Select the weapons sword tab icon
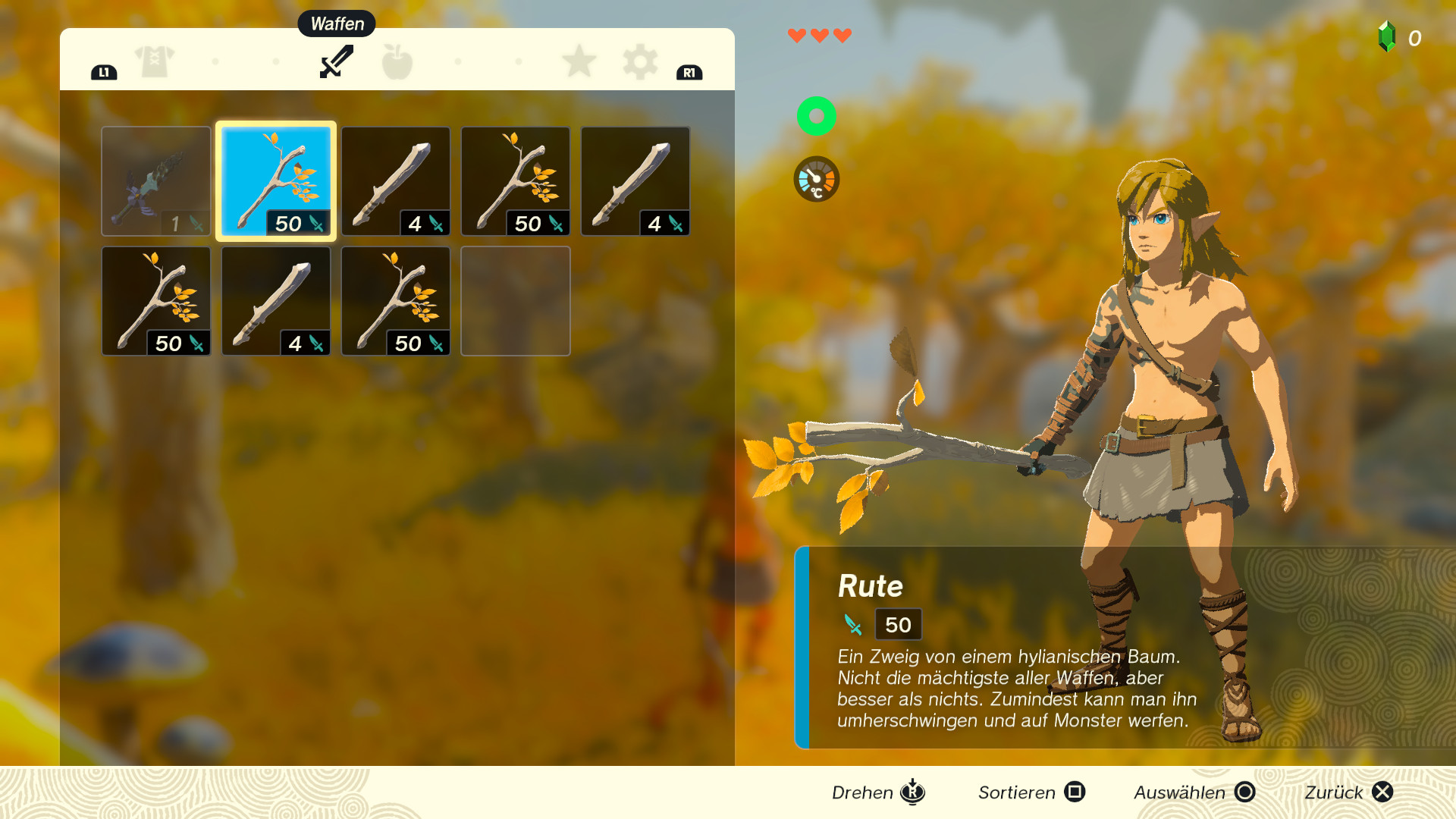The image size is (1456, 819). 336,62
